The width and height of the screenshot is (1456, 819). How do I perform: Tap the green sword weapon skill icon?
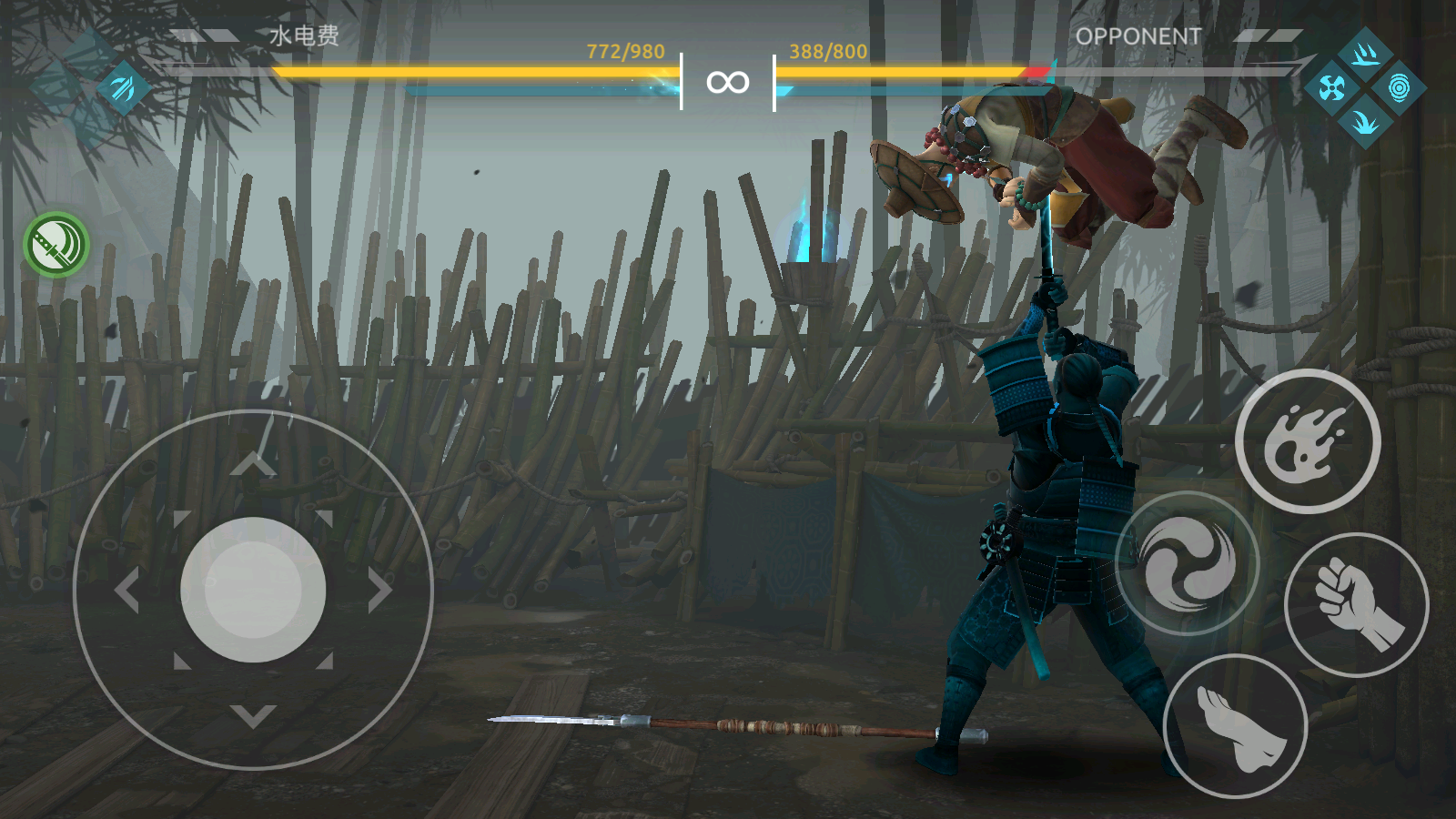coord(56,245)
